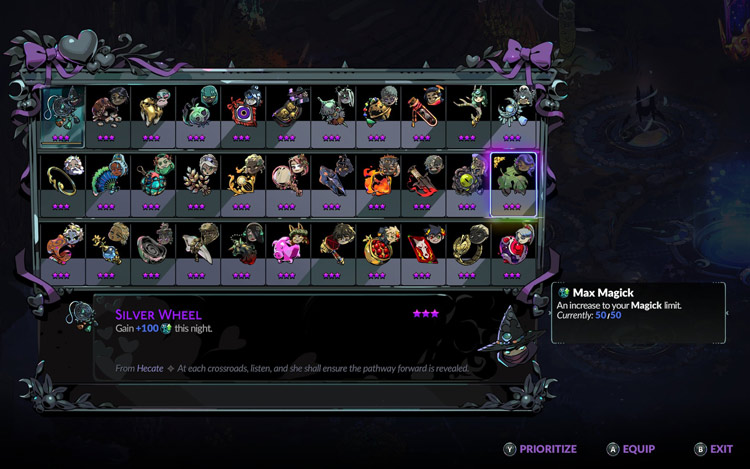Pick the peacock Iridescent Fan keepsake
The height and width of the screenshot is (469, 750).
point(105,180)
